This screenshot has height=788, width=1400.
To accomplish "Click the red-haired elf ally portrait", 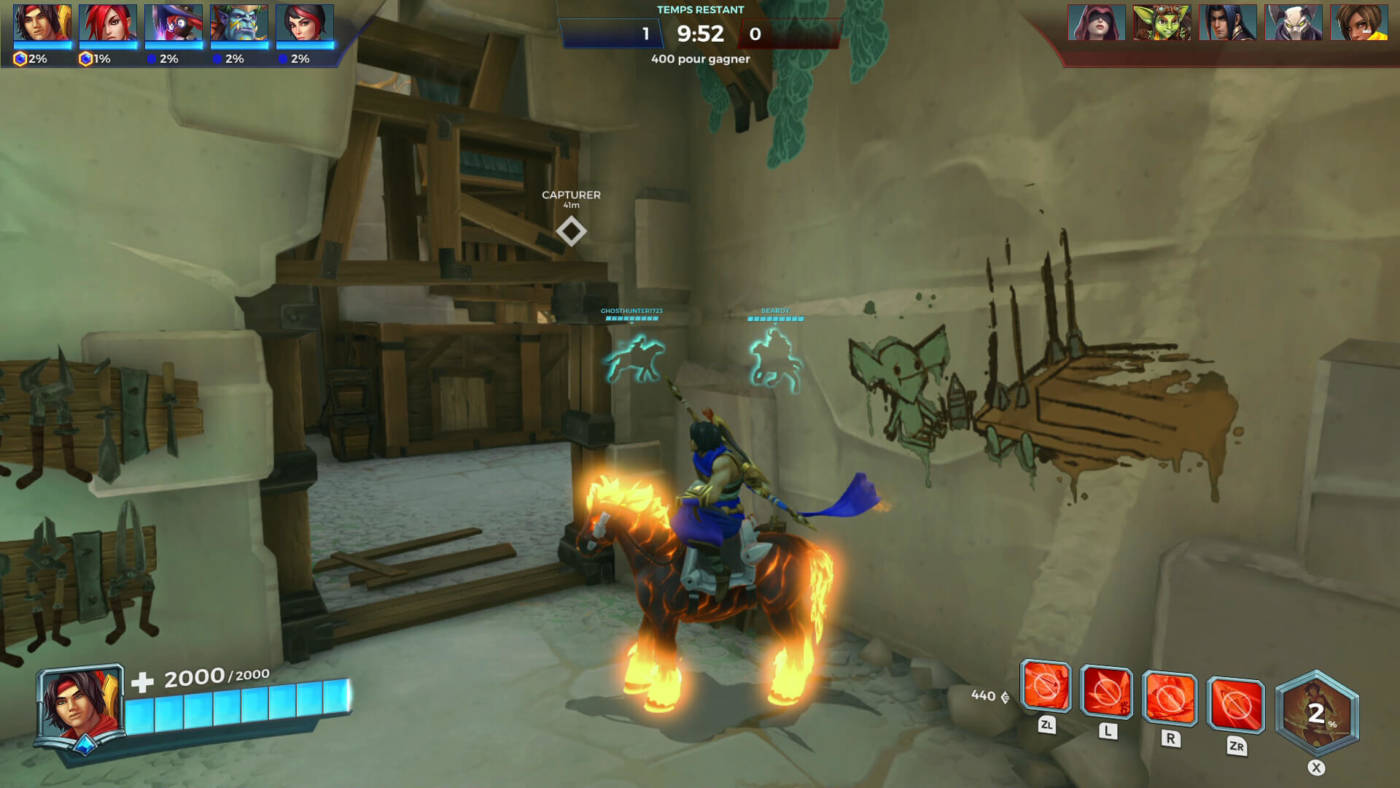I will (x=108, y=22).
